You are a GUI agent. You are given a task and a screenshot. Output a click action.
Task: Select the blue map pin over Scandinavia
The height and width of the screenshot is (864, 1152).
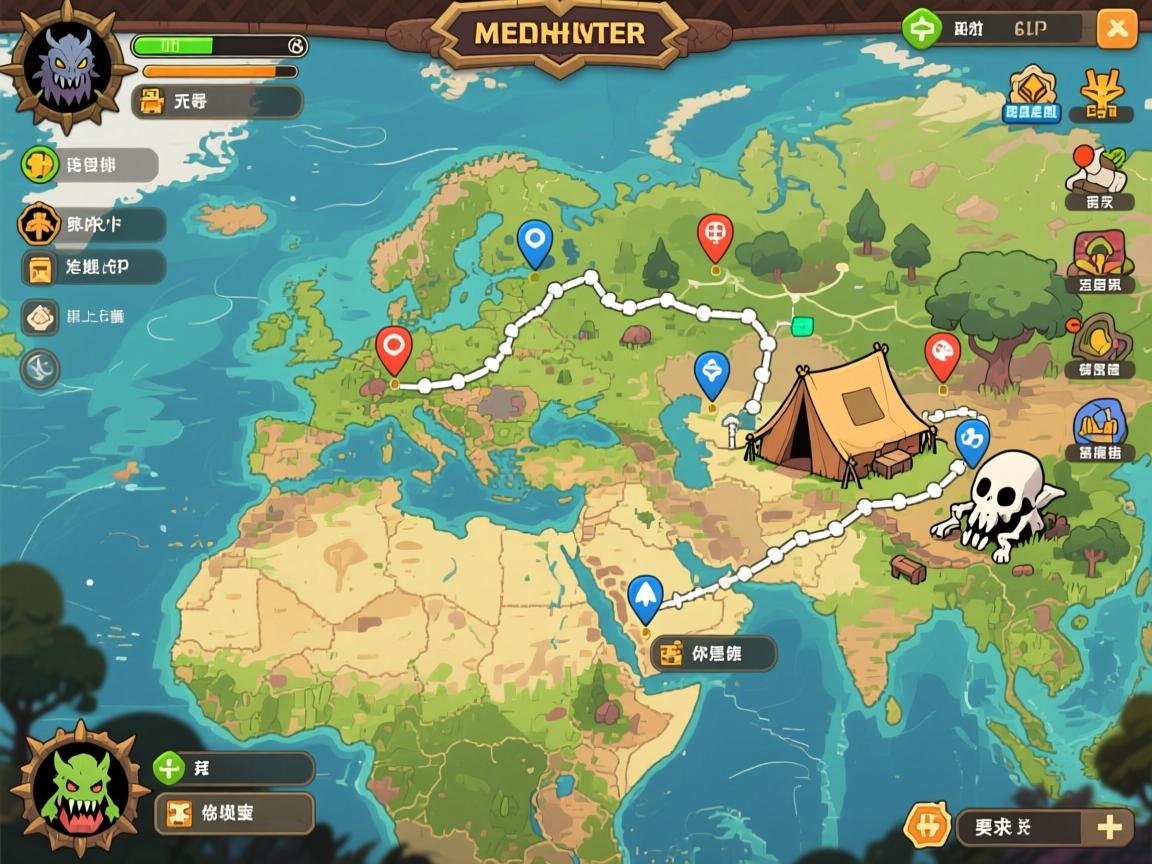pos(535,241)
